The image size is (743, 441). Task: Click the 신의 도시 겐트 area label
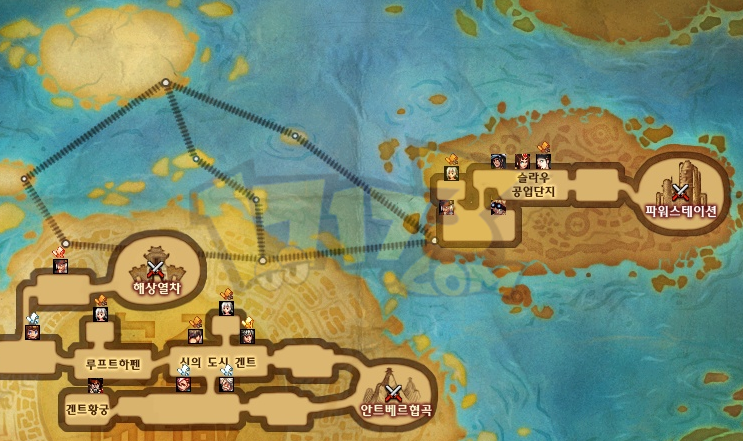point(217,365)
